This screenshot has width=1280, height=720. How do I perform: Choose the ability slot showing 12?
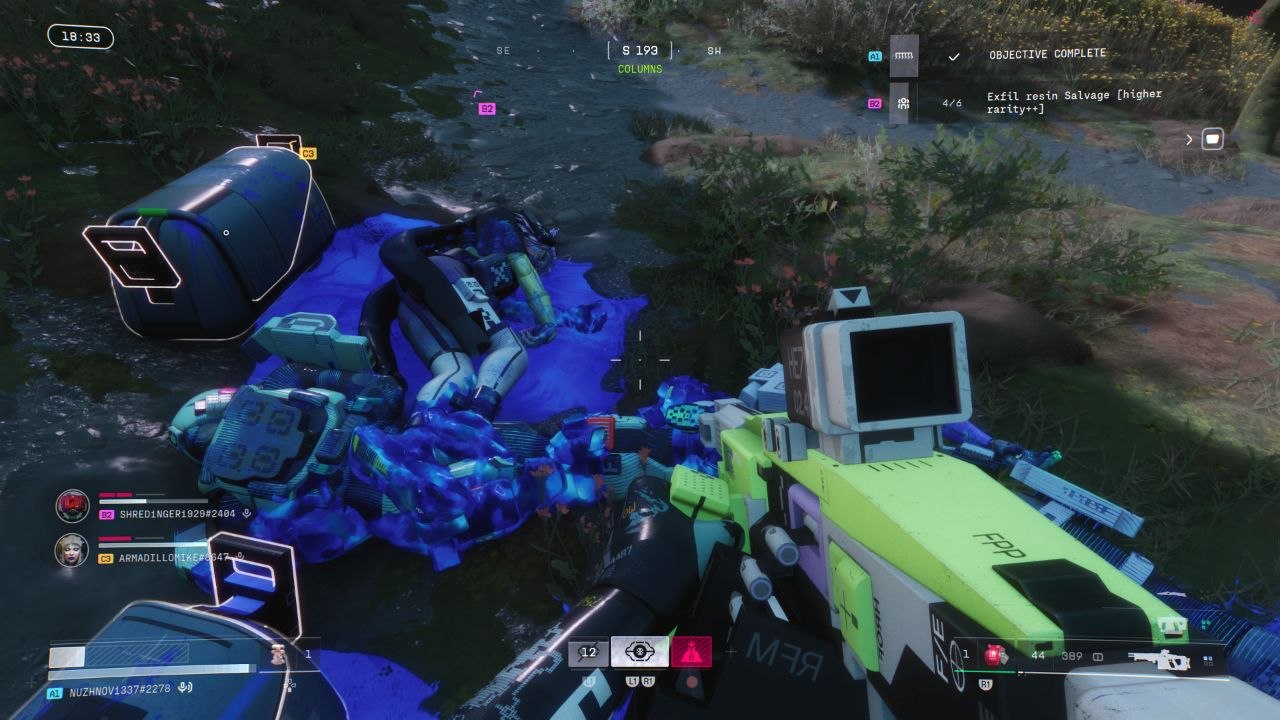coord(588,652)
